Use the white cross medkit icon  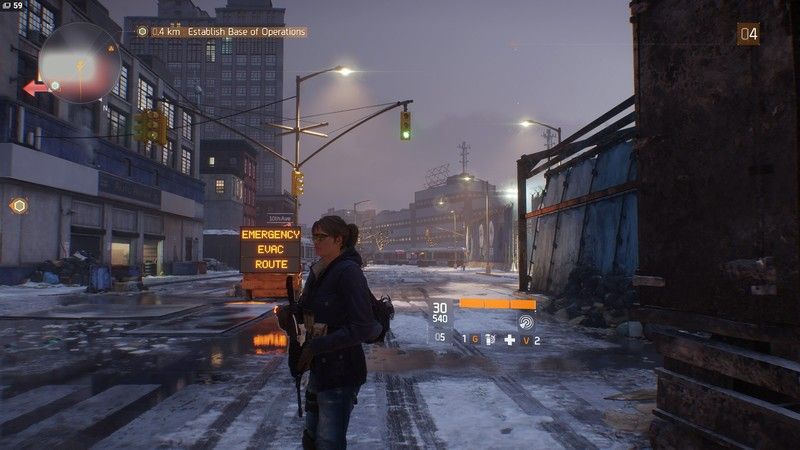pyautogui.click(x=509, y=340)
